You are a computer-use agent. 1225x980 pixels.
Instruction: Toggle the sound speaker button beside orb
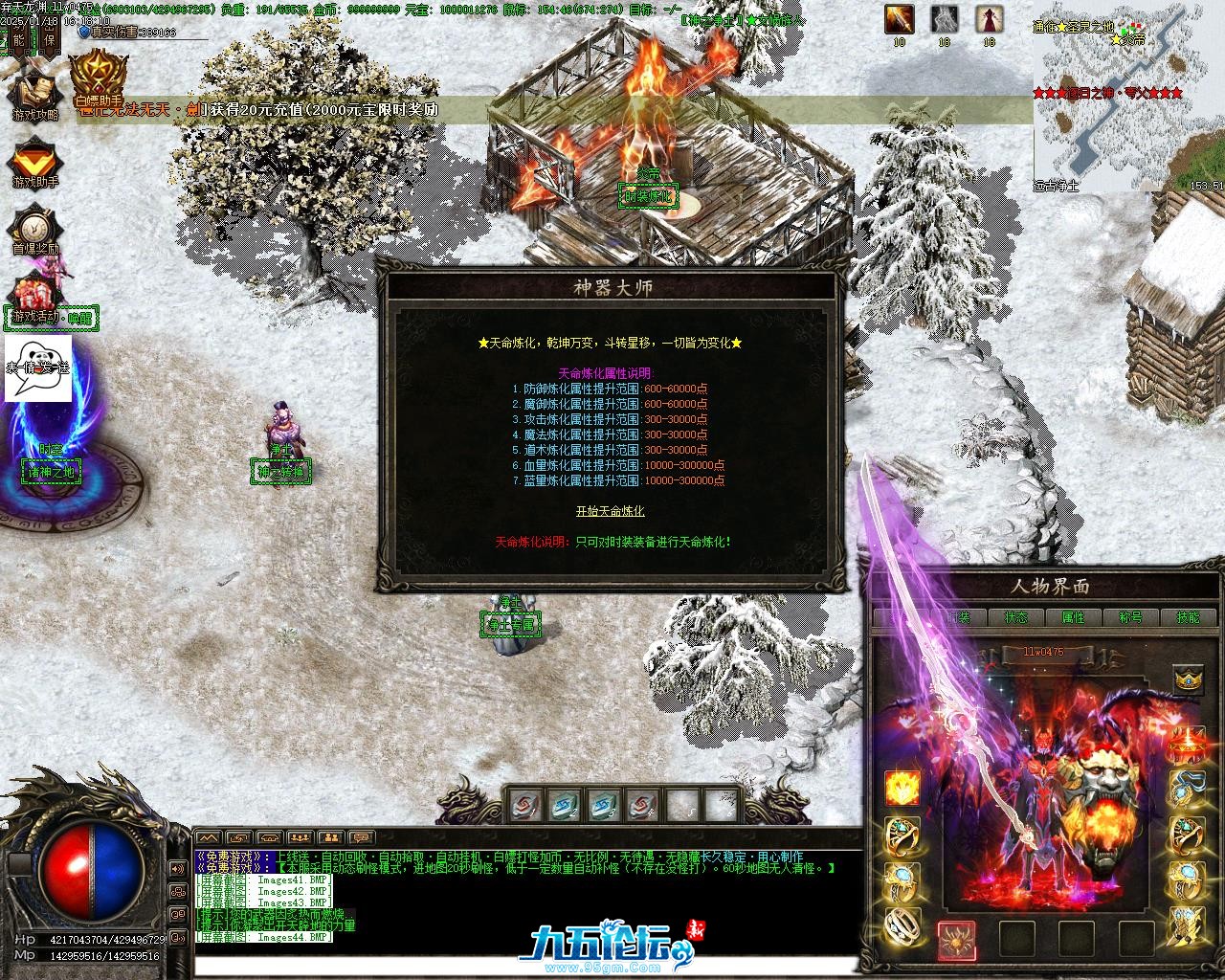point(178,868)
